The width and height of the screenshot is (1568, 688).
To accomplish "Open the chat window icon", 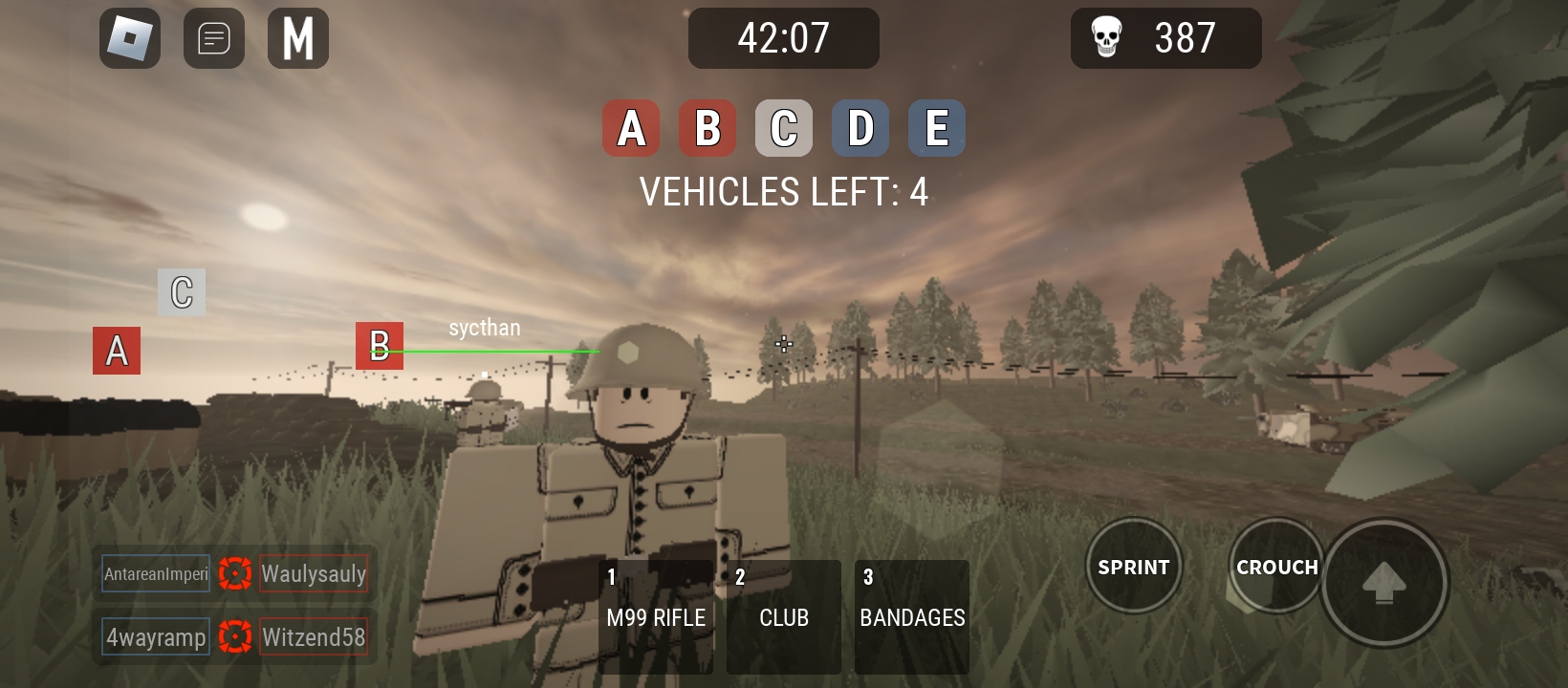I will coord(214,38).
